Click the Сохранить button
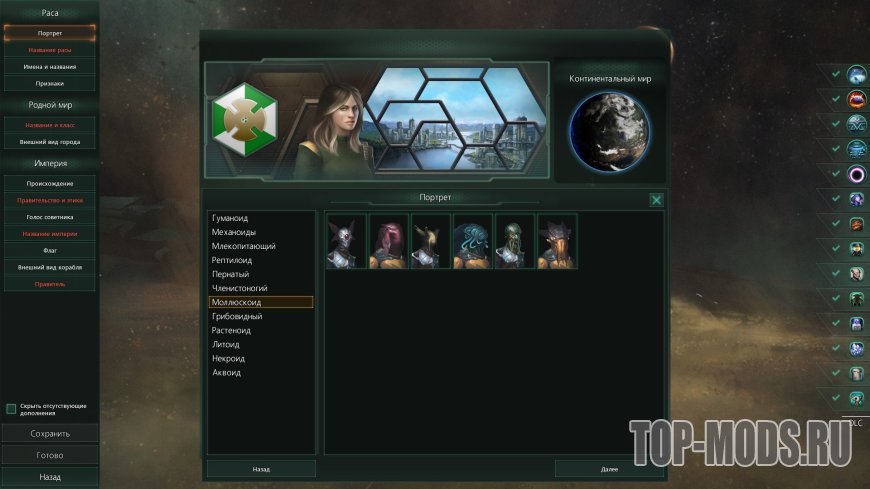 pyautogui.click(x=49, y=434)
